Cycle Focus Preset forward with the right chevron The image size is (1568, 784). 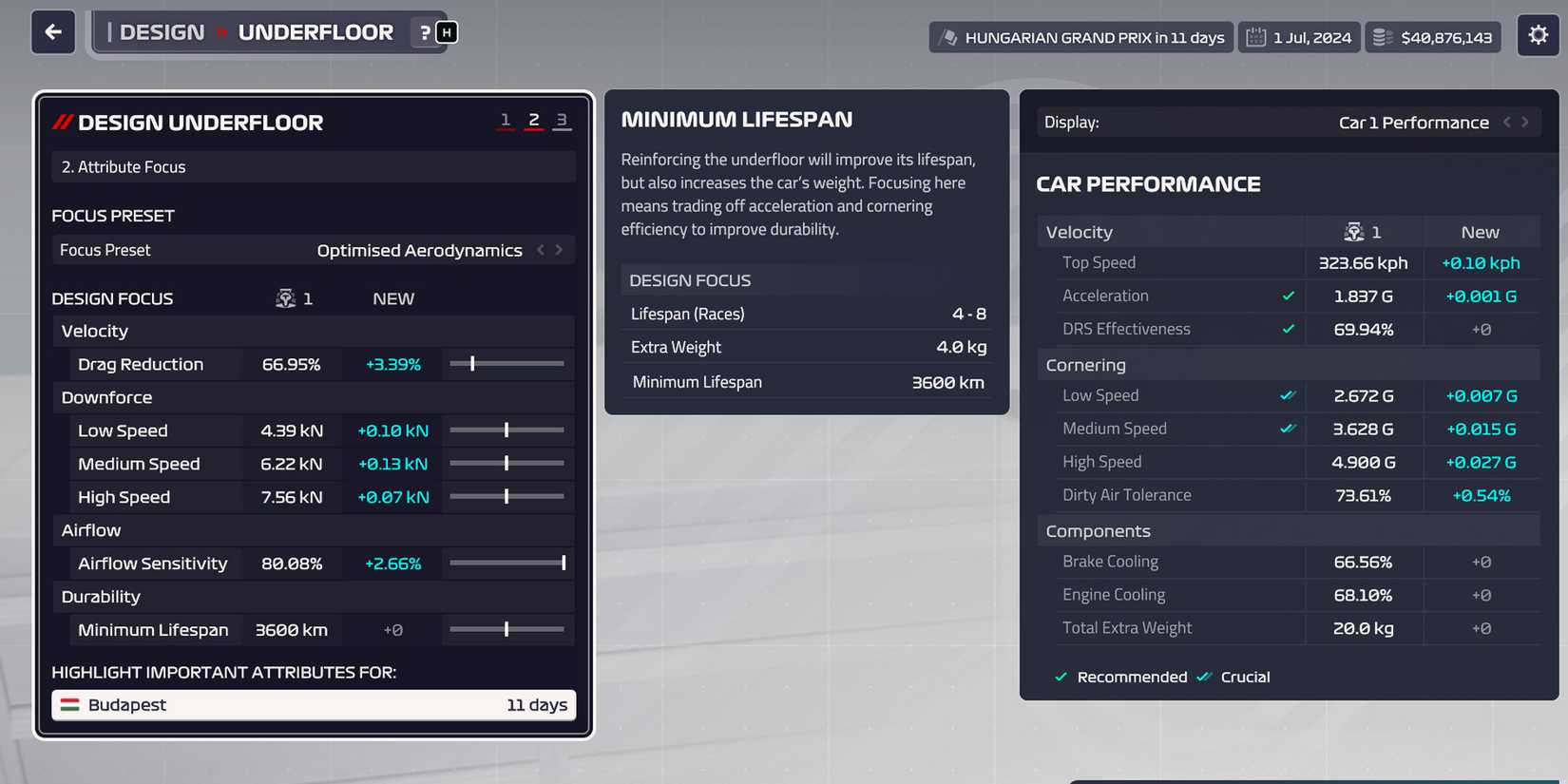point(561,250)
